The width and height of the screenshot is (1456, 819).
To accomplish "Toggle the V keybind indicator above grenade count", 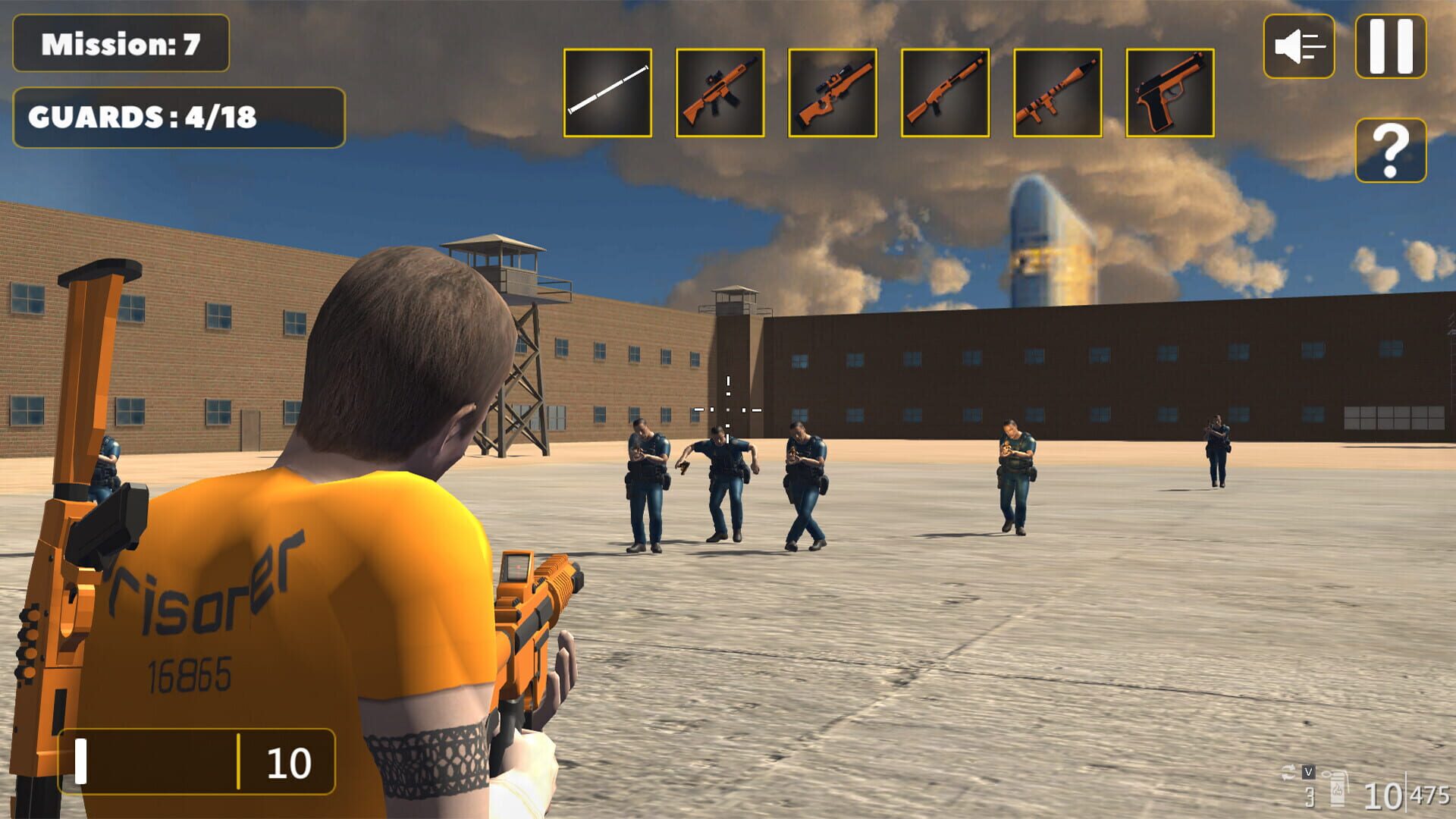I will coord(1309,773).
